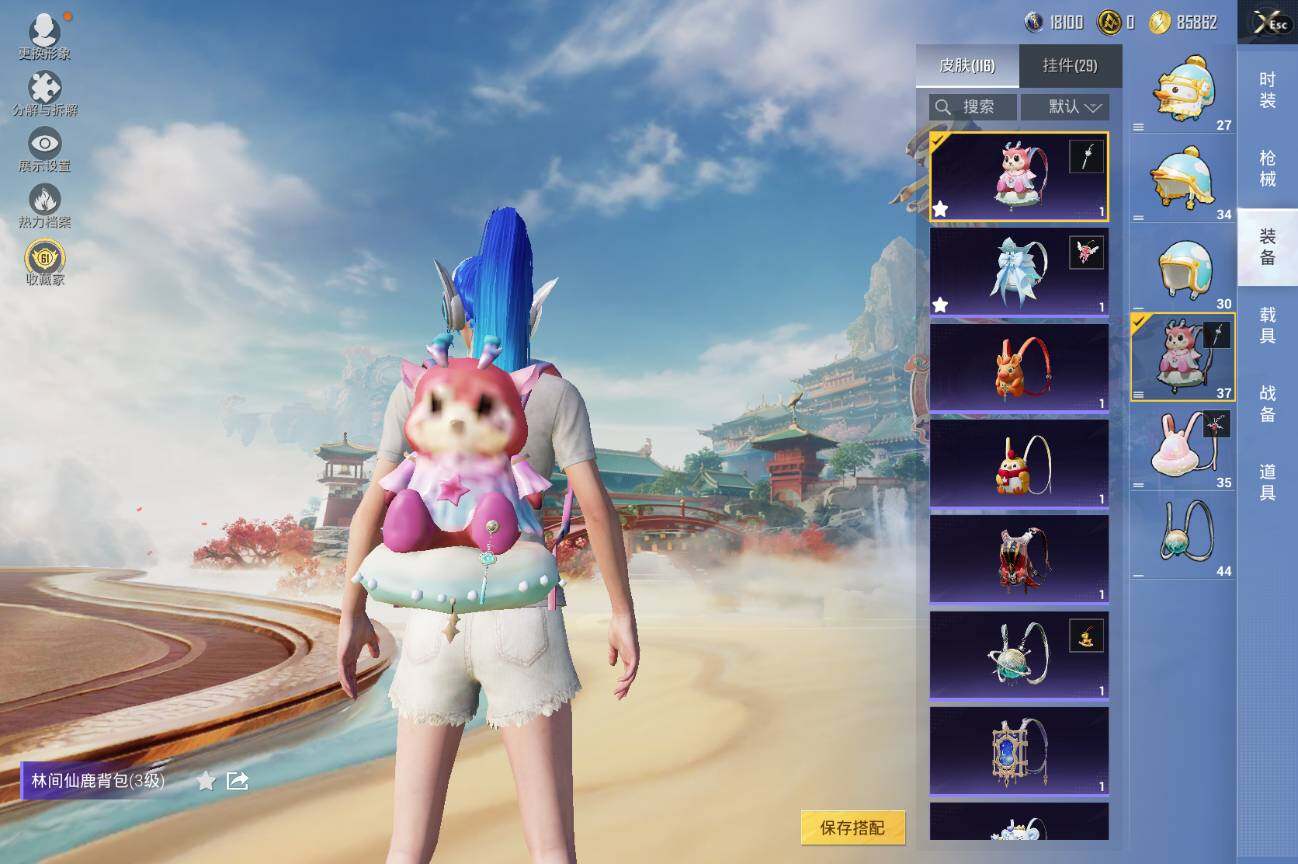Viewport: 1298px width, 864px height.
Task: Open the 时装 fashion category
Action: coord(1267,90)
